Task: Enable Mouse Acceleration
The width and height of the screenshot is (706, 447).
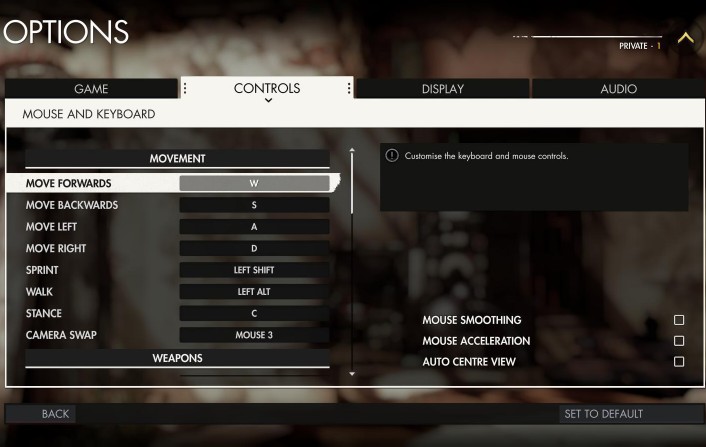Action: coord(679,341)
